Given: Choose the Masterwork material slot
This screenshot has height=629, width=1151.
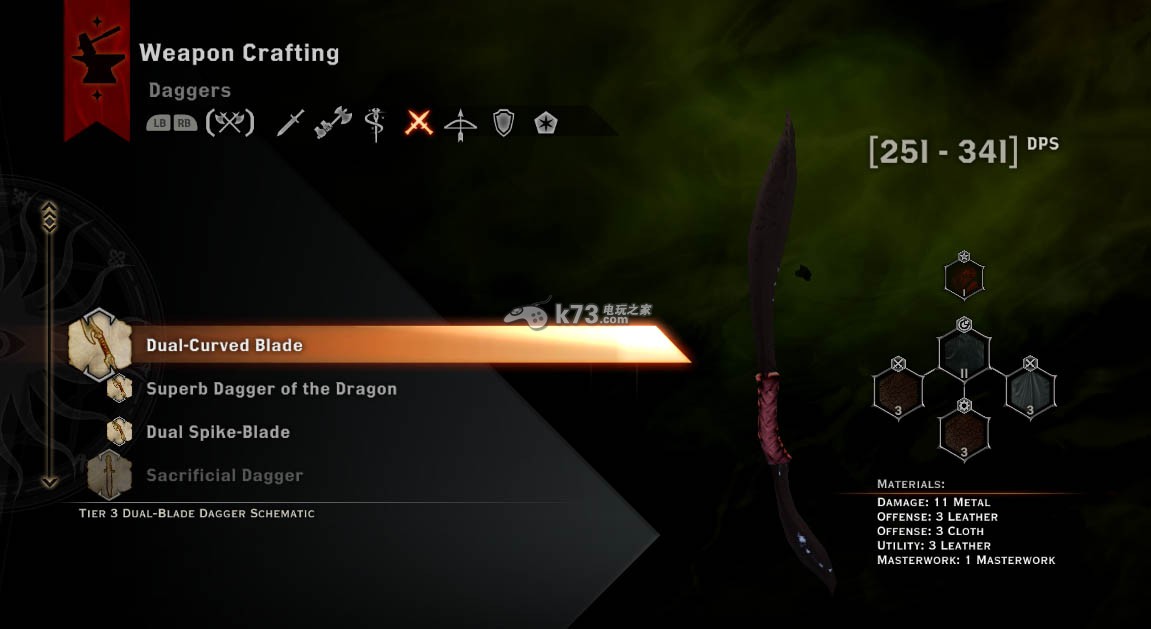Looking at the screenshot, I should (964, 277).
